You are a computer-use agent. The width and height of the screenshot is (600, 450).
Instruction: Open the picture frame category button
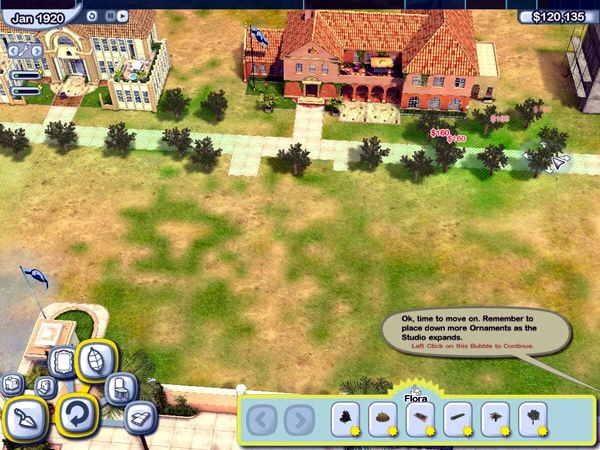pos(62,362)
